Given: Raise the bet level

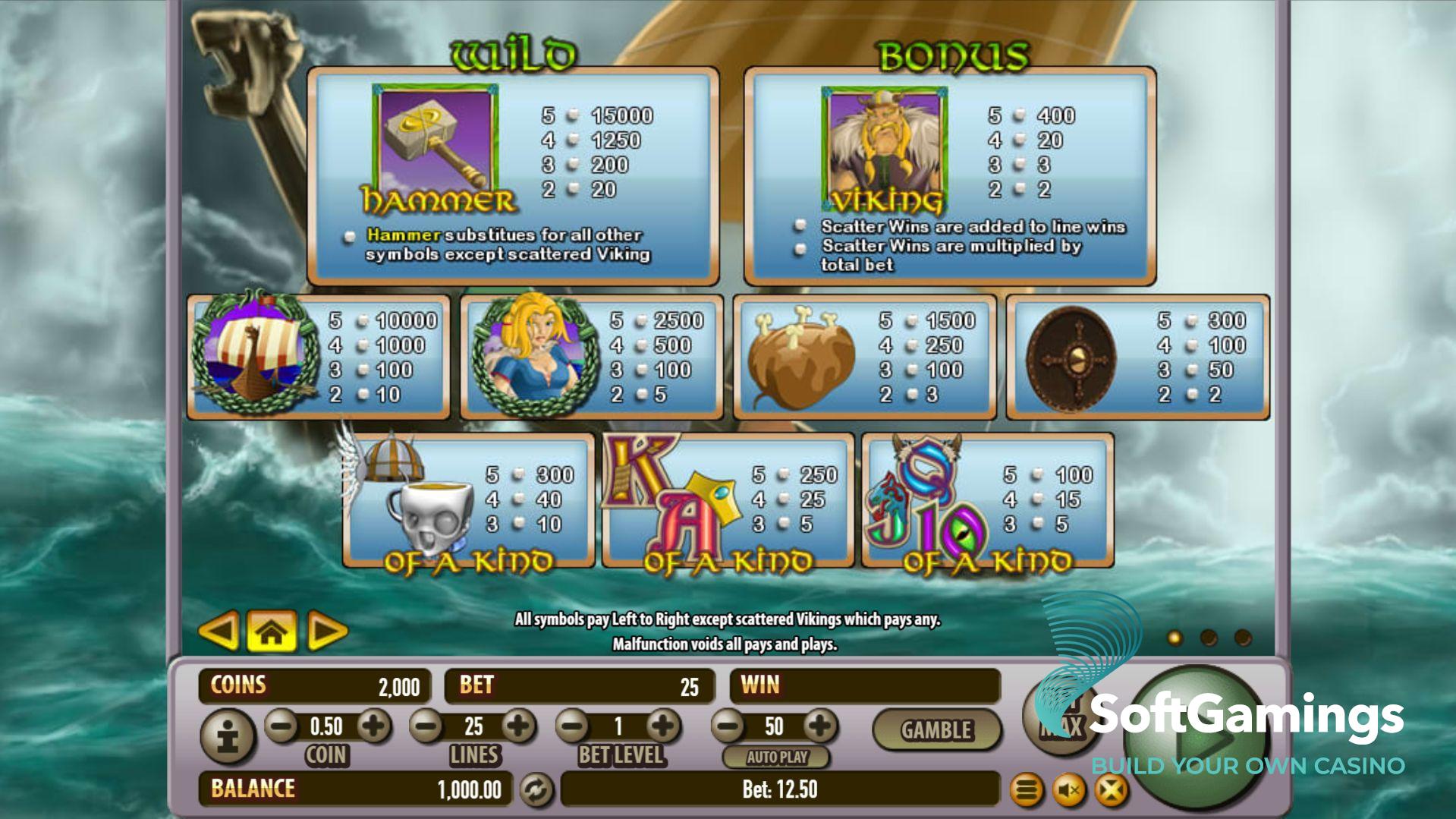Looking at the screenshot, I should pyautogui.click(x=663, y=726).
